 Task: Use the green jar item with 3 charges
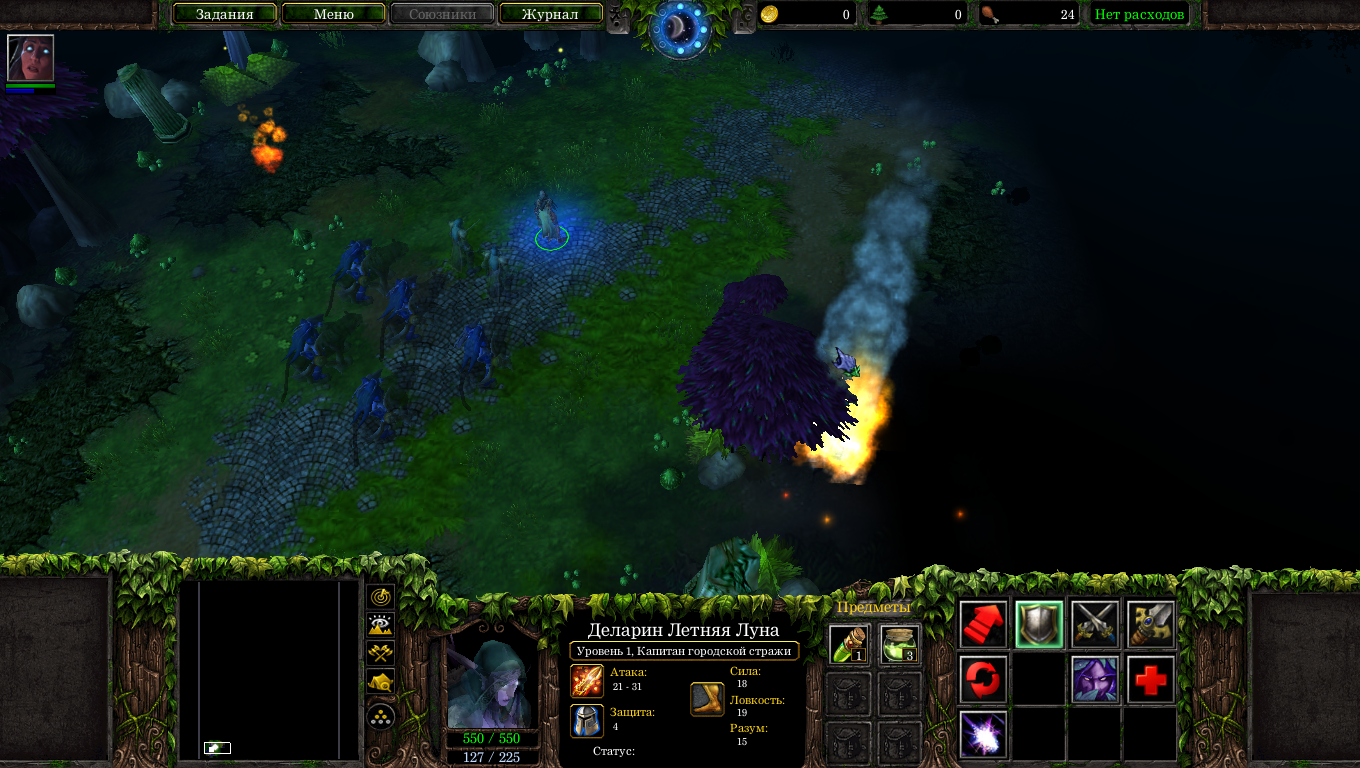tap(899, 645)
